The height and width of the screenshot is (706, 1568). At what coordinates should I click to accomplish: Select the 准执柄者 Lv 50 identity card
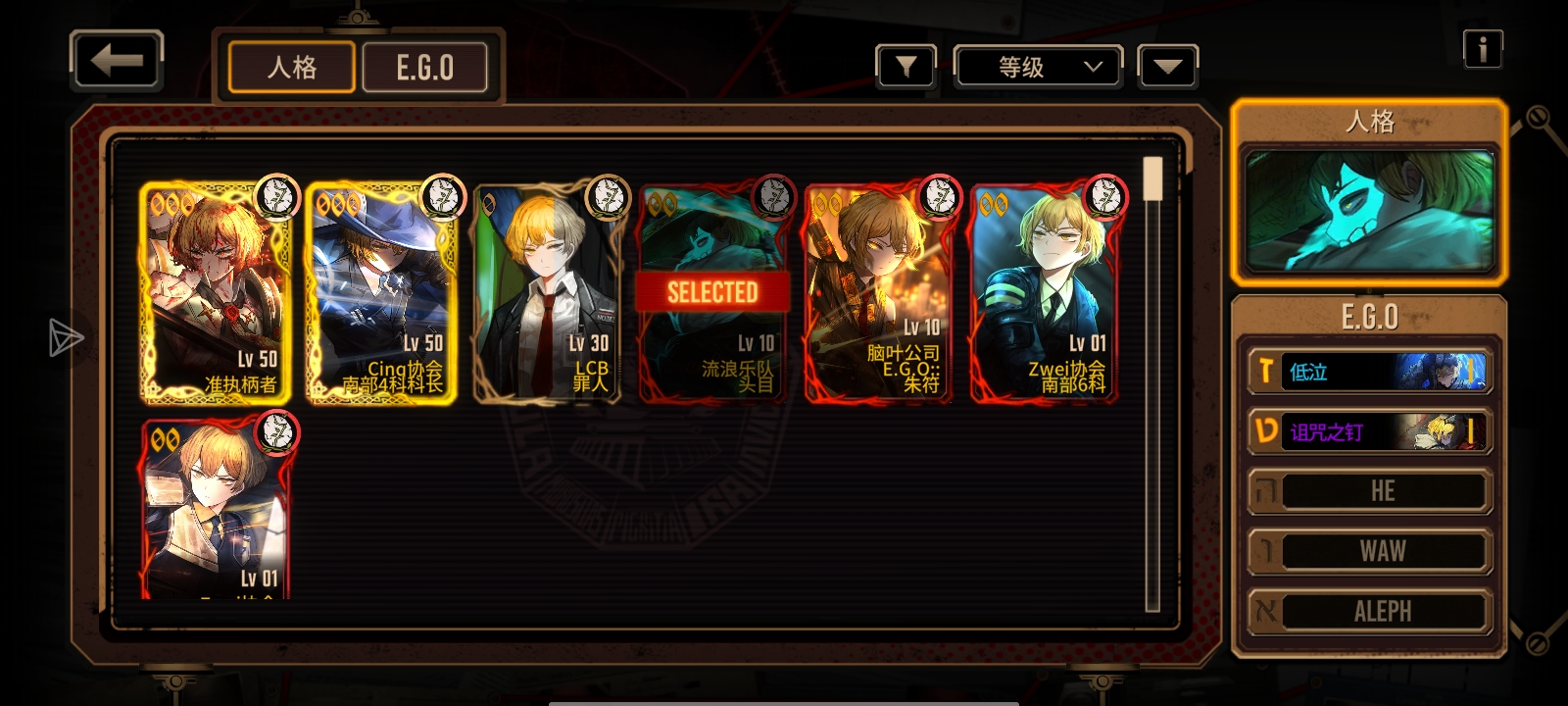216,293
